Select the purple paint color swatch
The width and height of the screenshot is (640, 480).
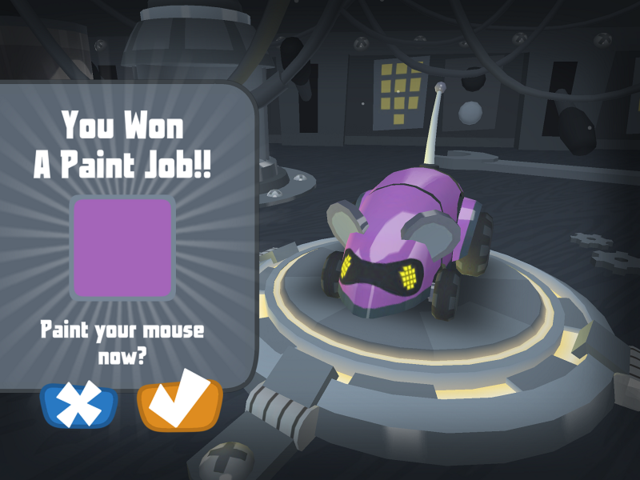point(123,247)
